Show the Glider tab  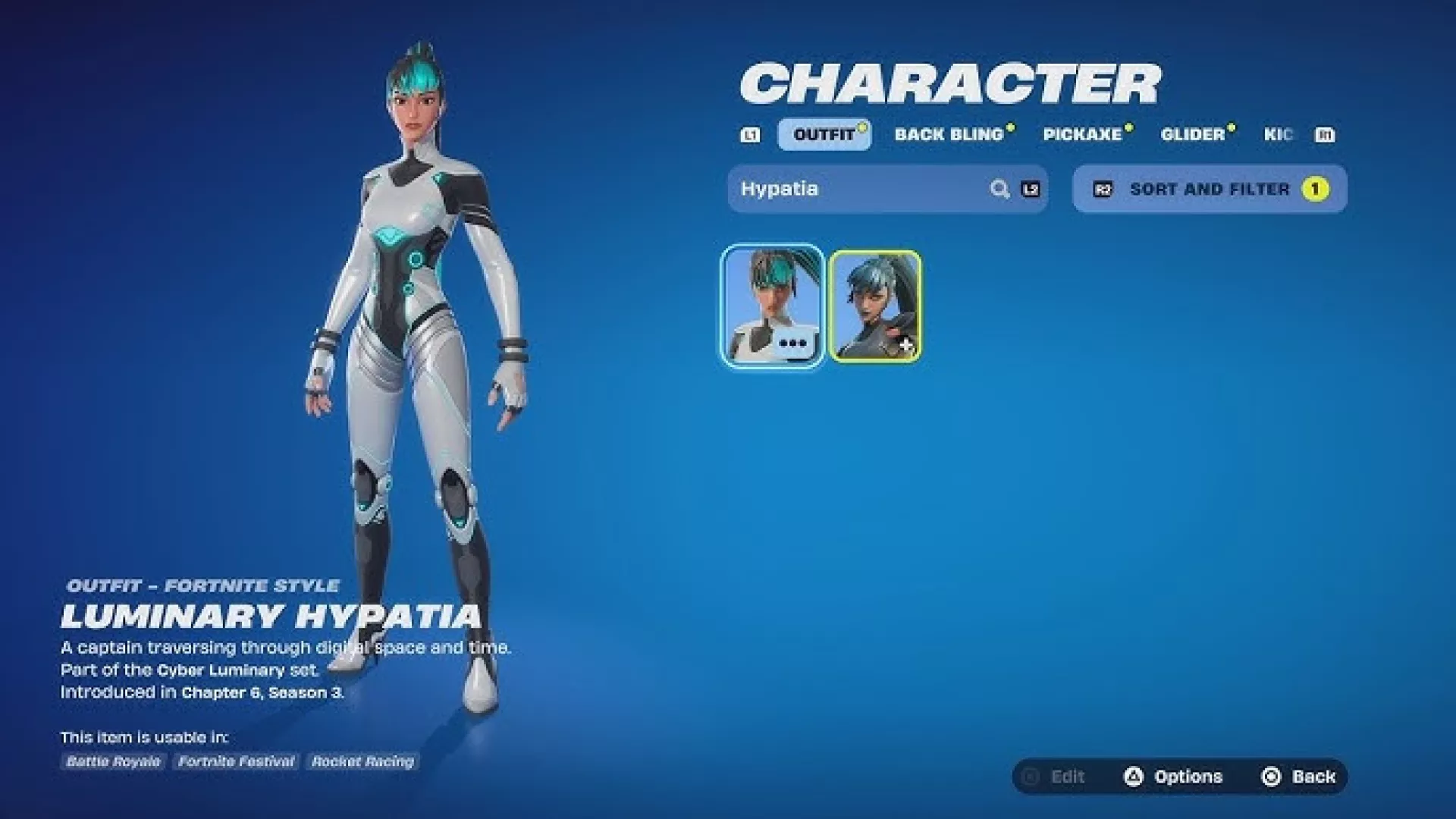tap(1193, 134)
